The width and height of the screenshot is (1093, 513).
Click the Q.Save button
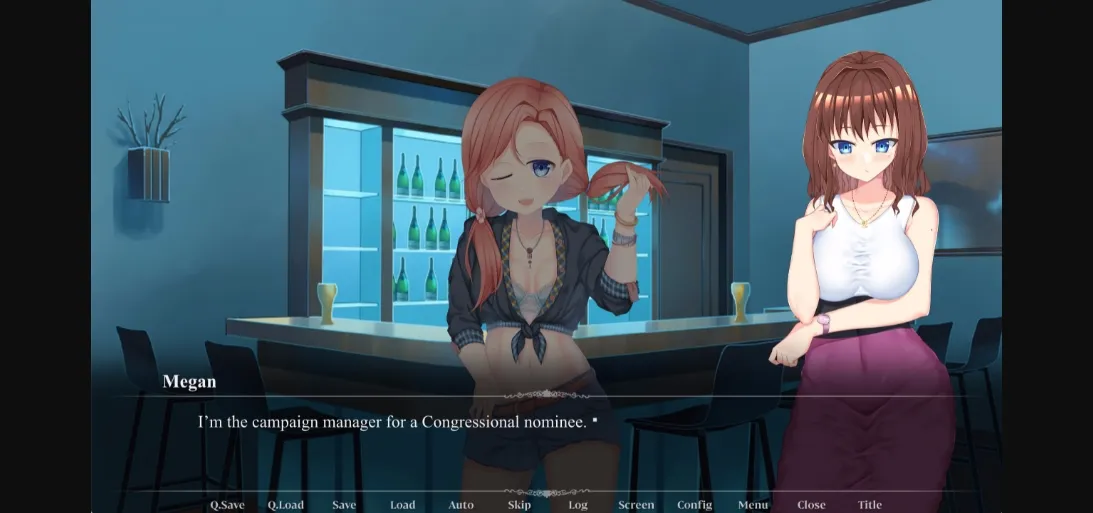[227, 505]
